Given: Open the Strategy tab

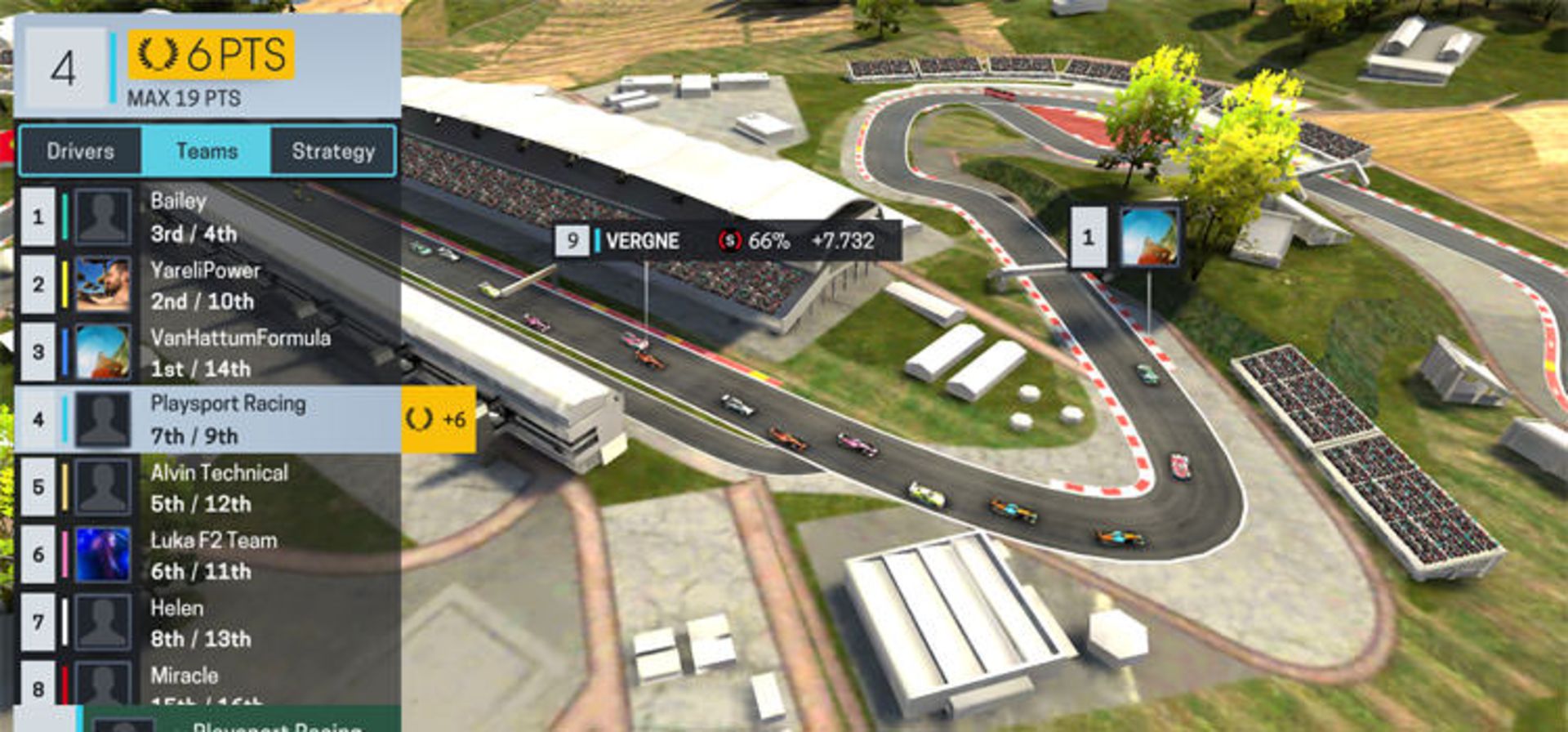Looking at the screenshot, I should [333, 151].
